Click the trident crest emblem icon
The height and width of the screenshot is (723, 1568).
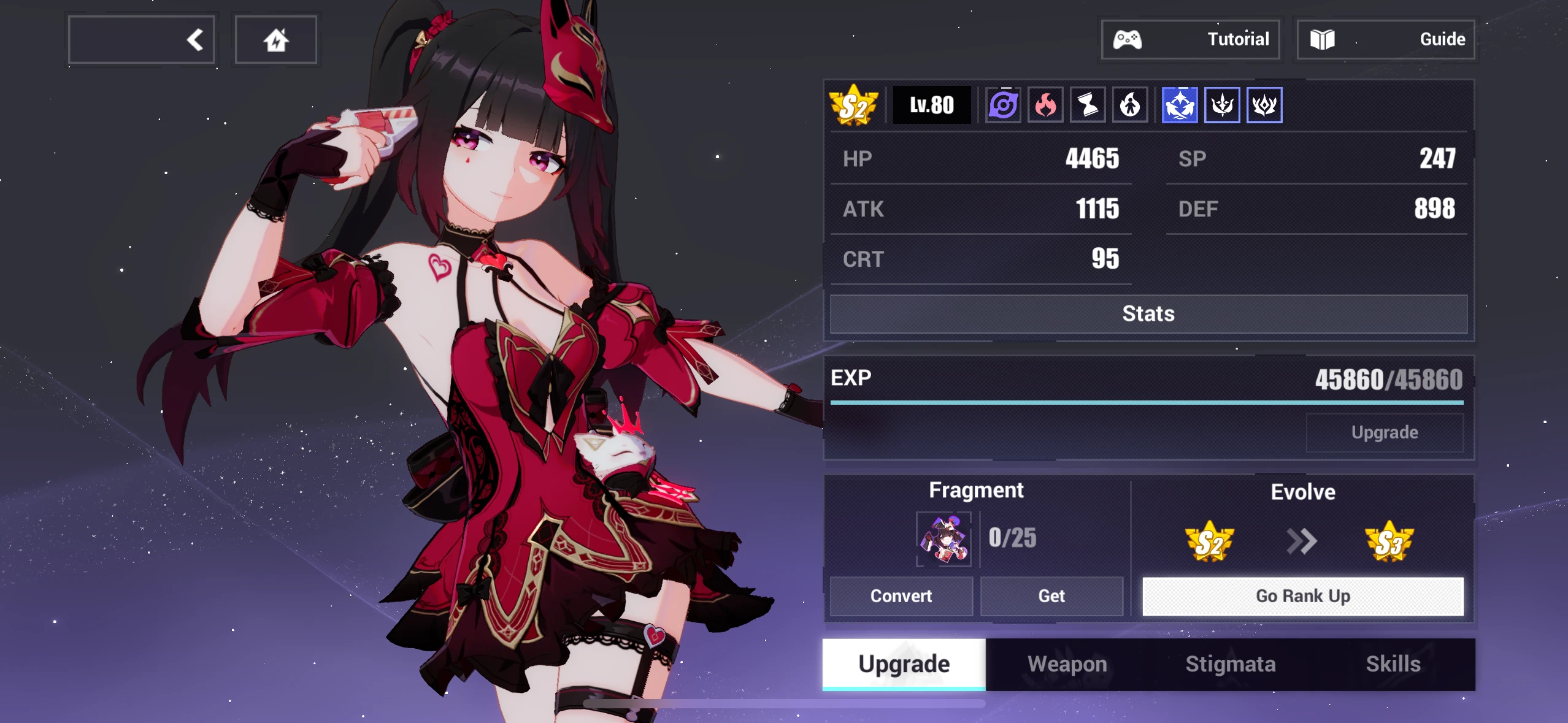click(1222, 104)
